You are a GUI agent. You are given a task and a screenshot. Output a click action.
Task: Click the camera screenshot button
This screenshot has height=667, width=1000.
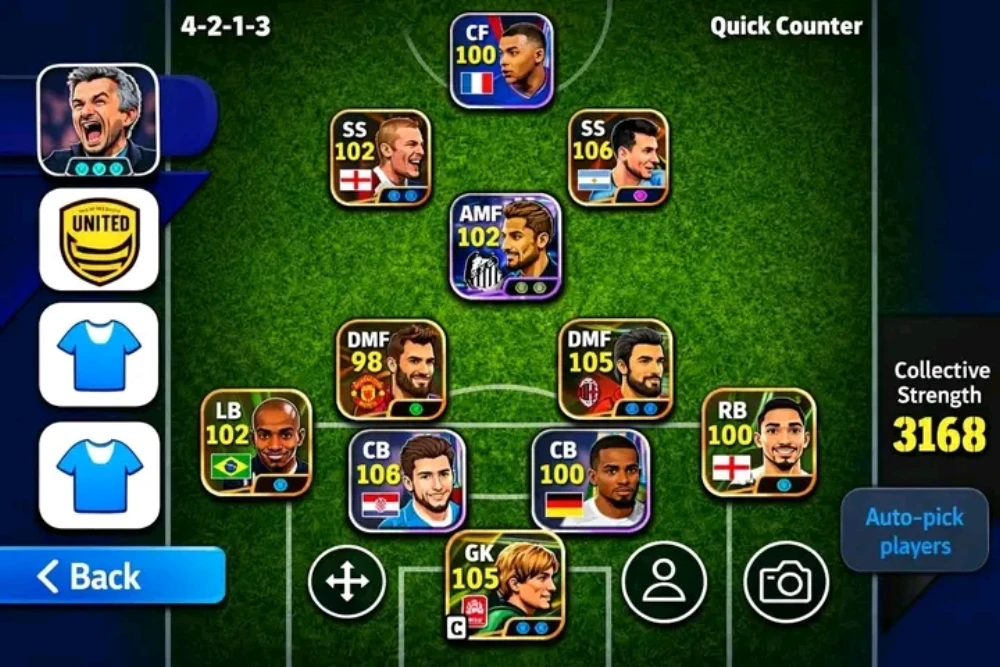(786, 582)
